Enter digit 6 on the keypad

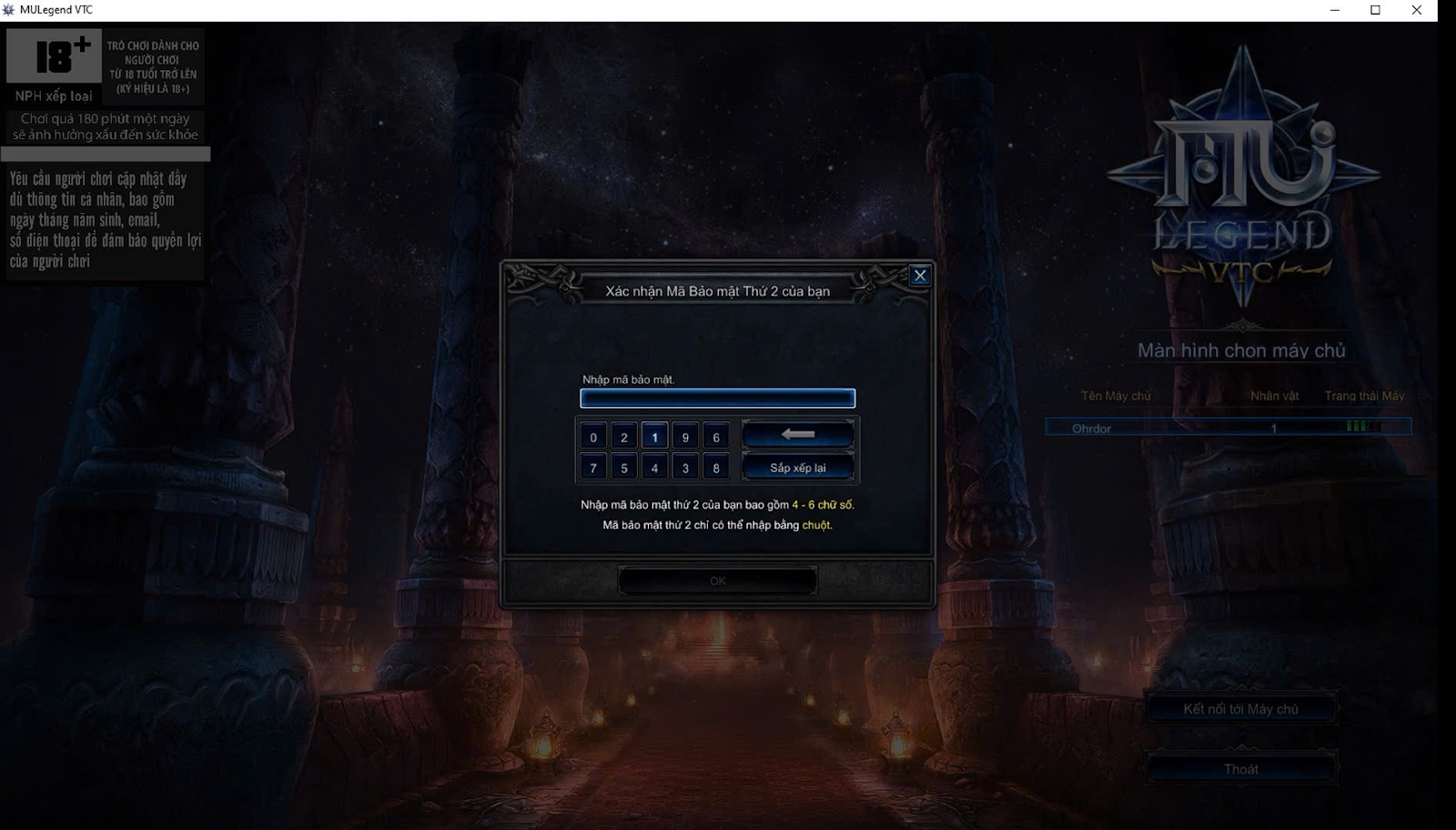point(716,438)
